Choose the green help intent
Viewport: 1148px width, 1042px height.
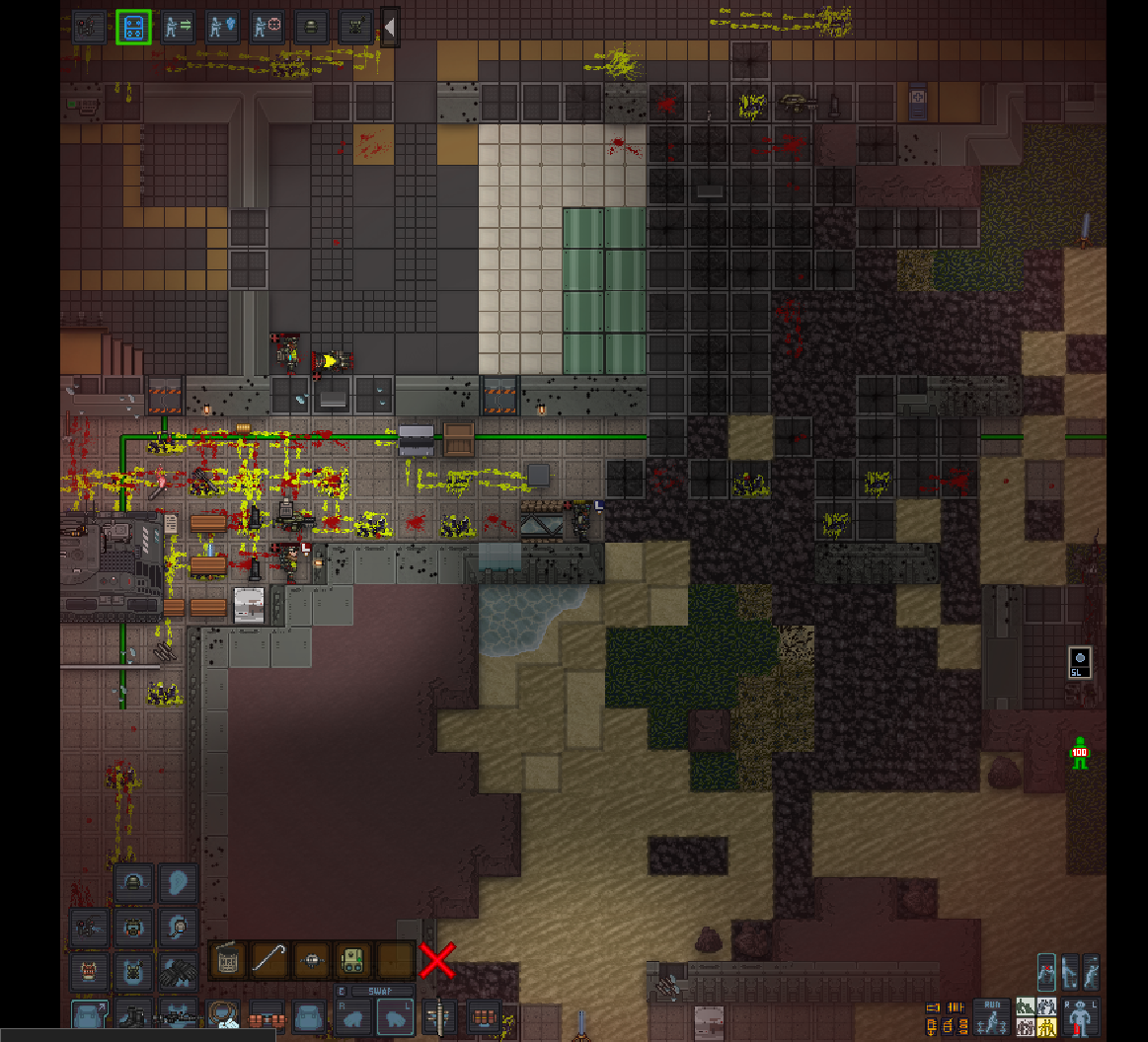click(1027, 1007)
